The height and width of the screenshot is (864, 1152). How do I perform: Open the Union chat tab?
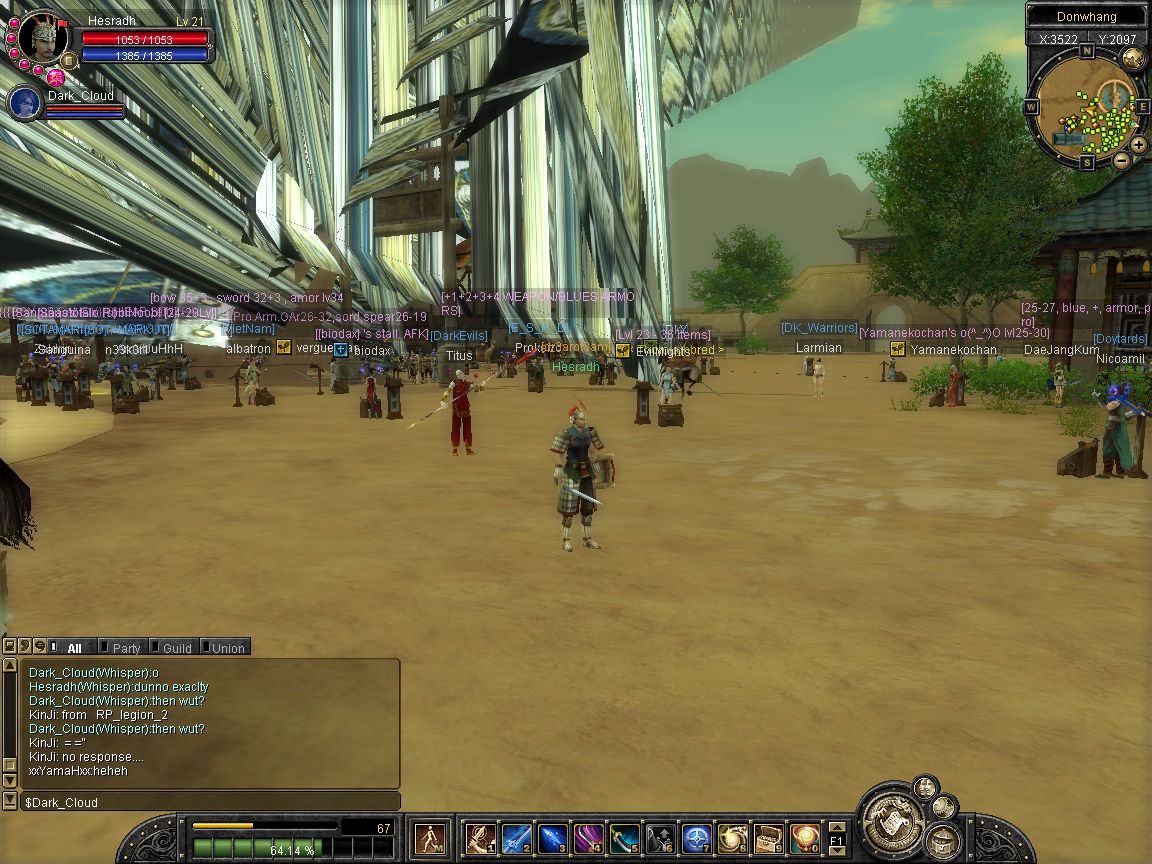pos(225,648)
